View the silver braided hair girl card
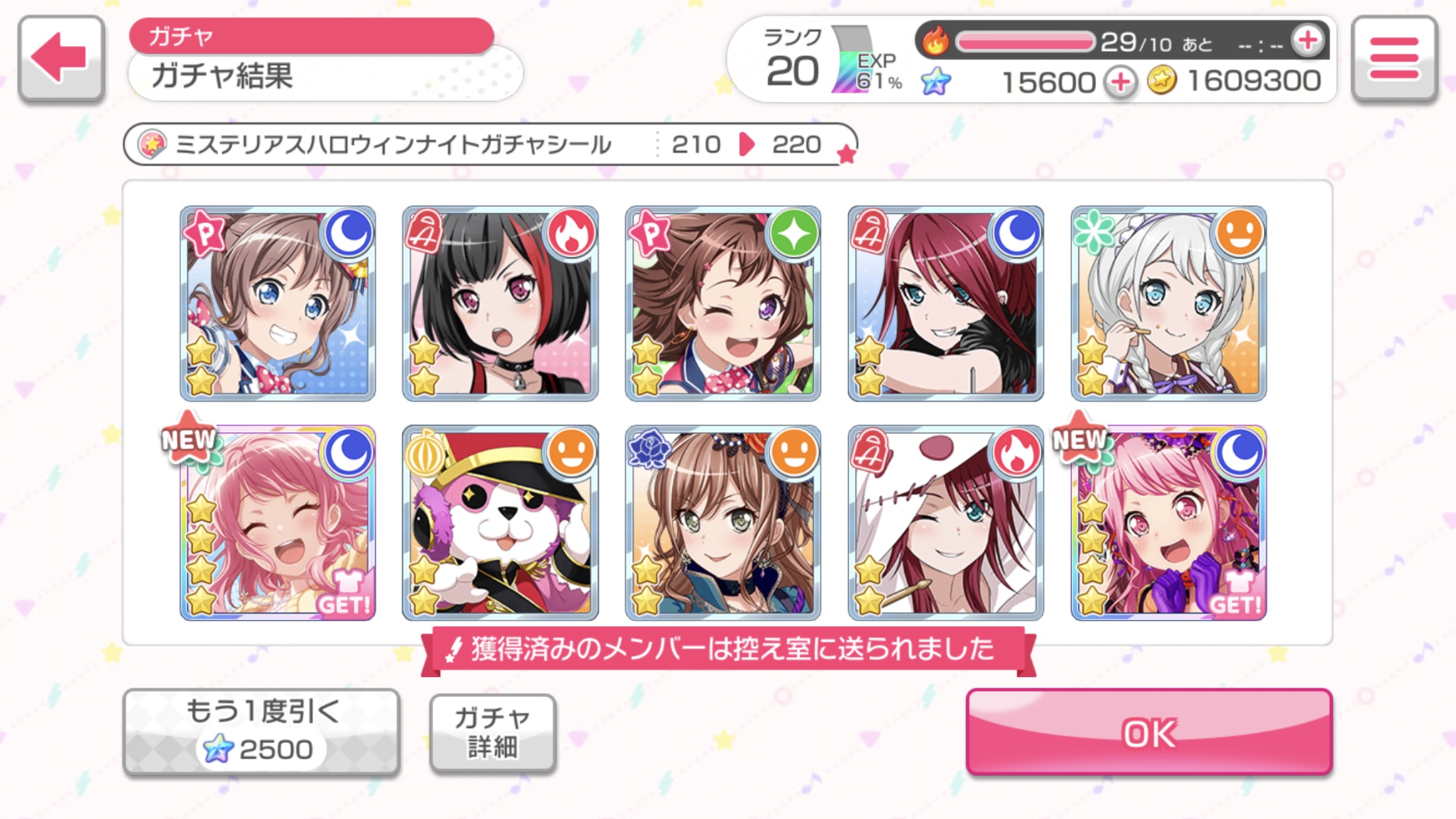The width and height of the screenshot is (1456, 819). [1168, 303]
